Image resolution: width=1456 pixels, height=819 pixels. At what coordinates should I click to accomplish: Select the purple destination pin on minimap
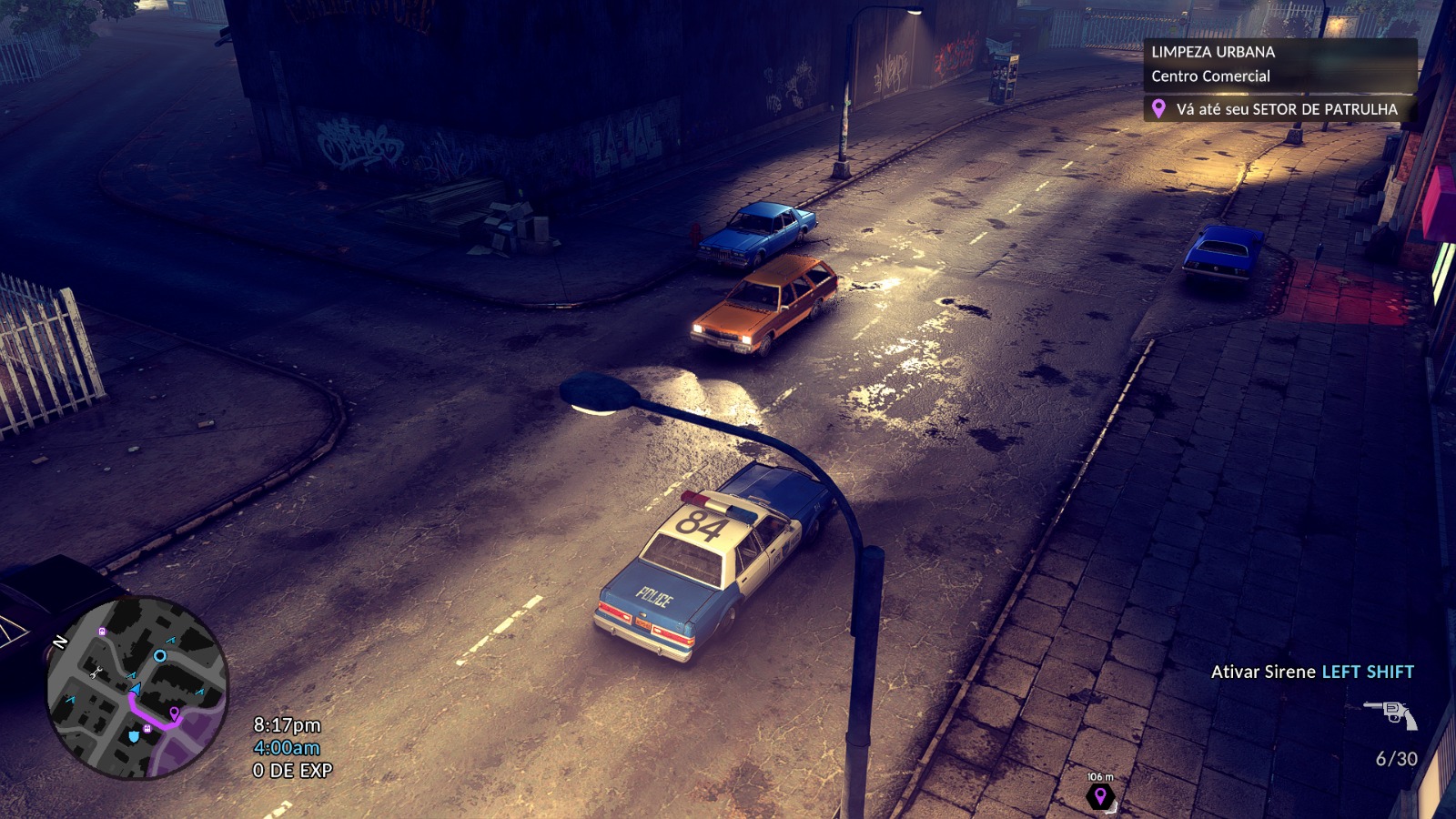click(174, 713)
